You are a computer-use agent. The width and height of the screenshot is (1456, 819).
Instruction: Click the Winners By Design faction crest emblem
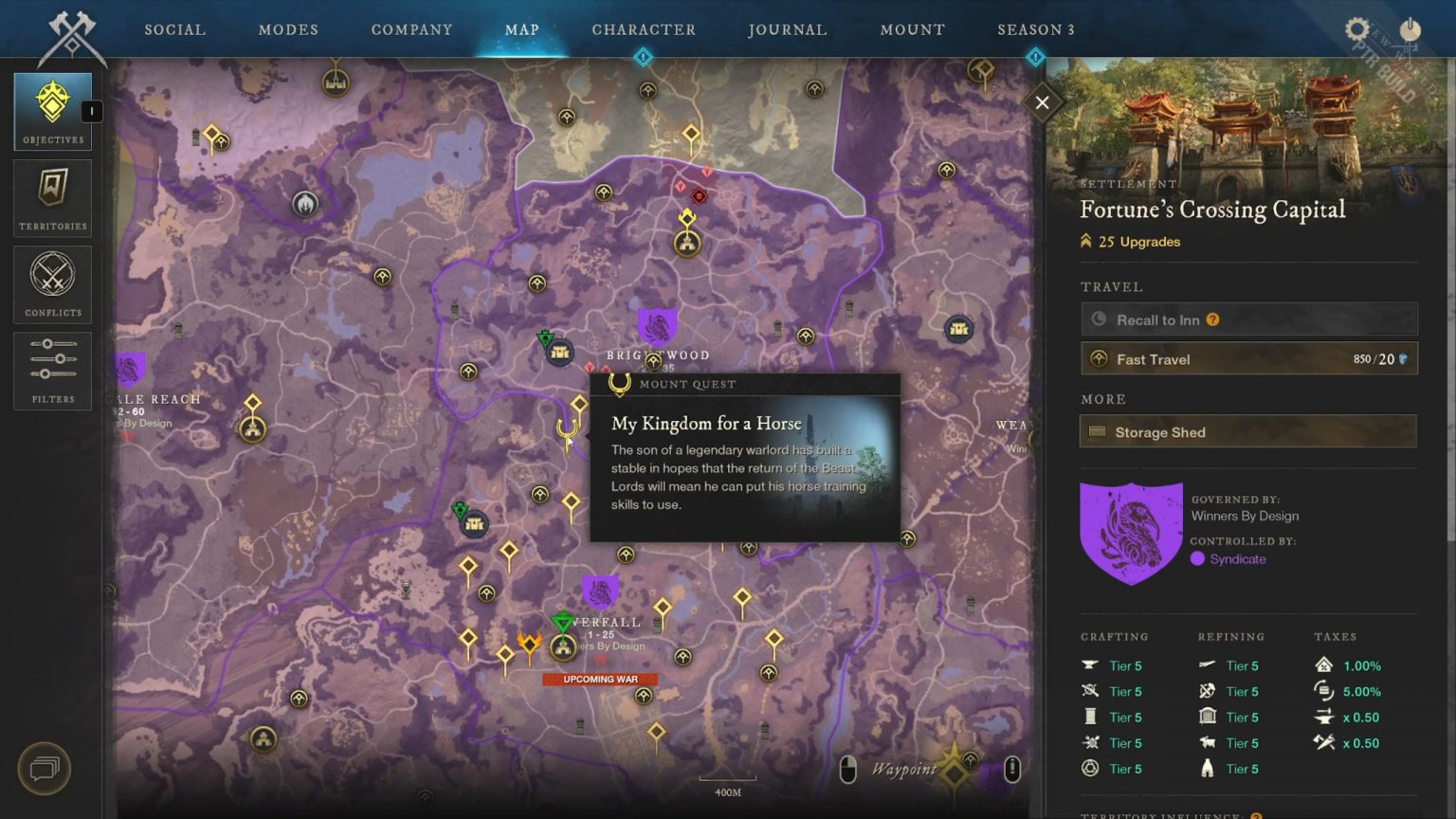1131,531
